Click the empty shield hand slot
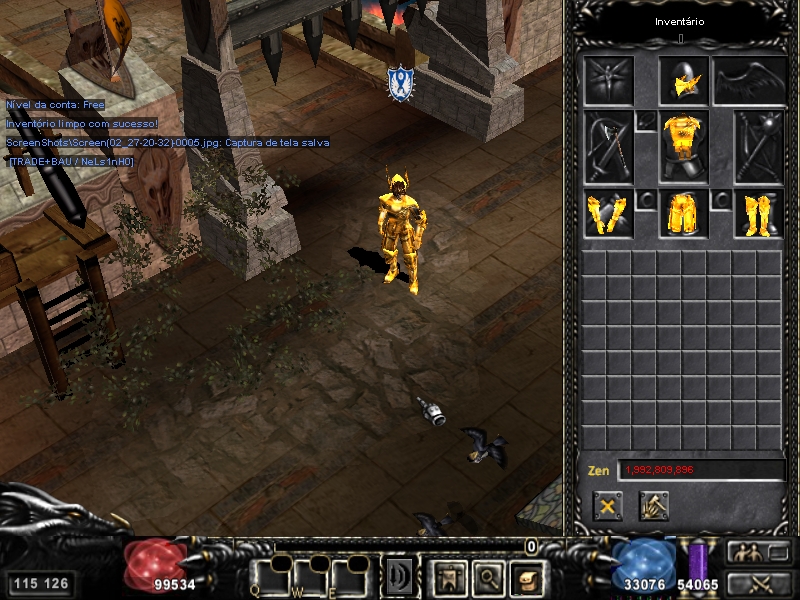 (758, 147)
